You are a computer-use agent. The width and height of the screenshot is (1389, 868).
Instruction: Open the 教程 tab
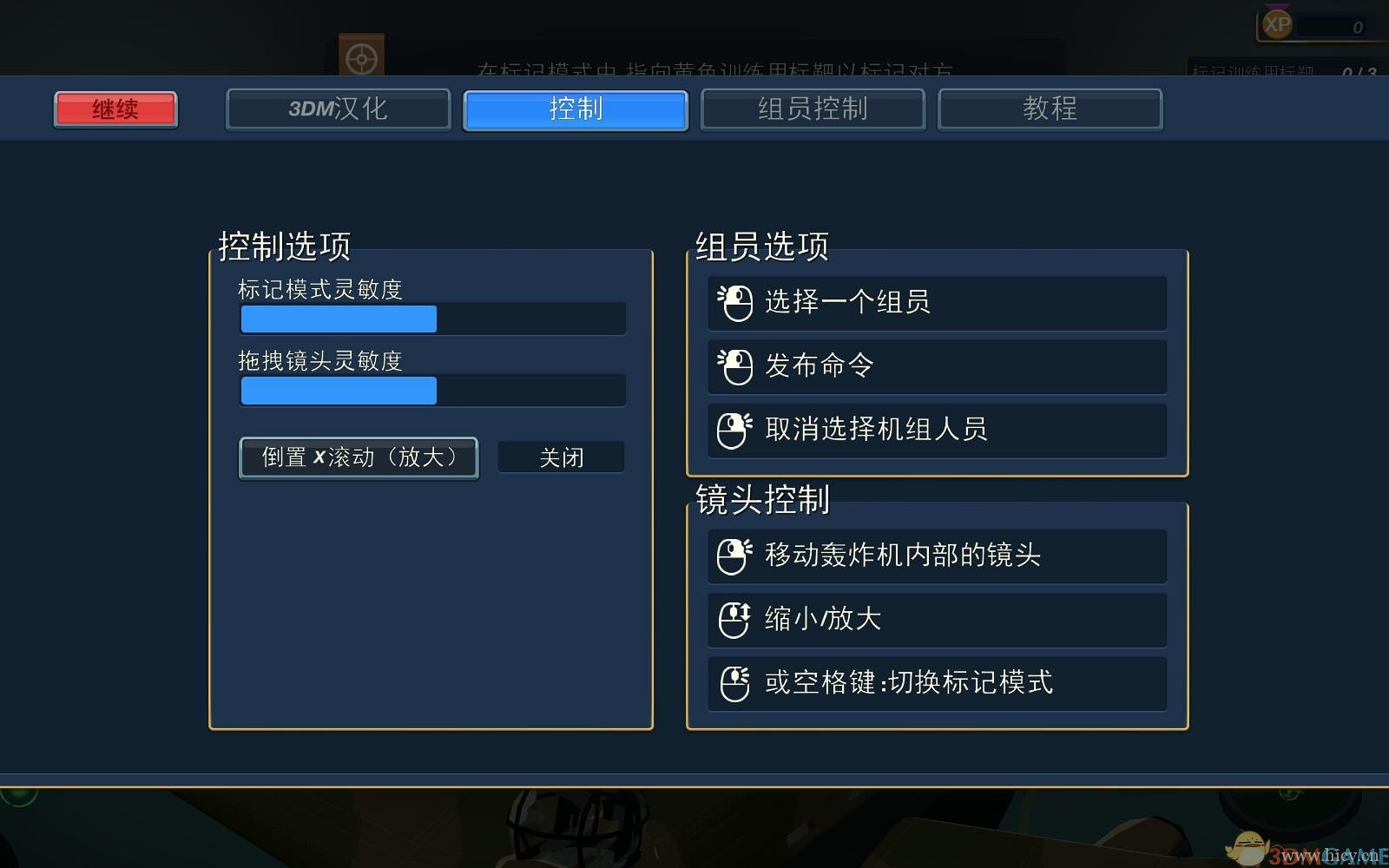(1050, 109)
